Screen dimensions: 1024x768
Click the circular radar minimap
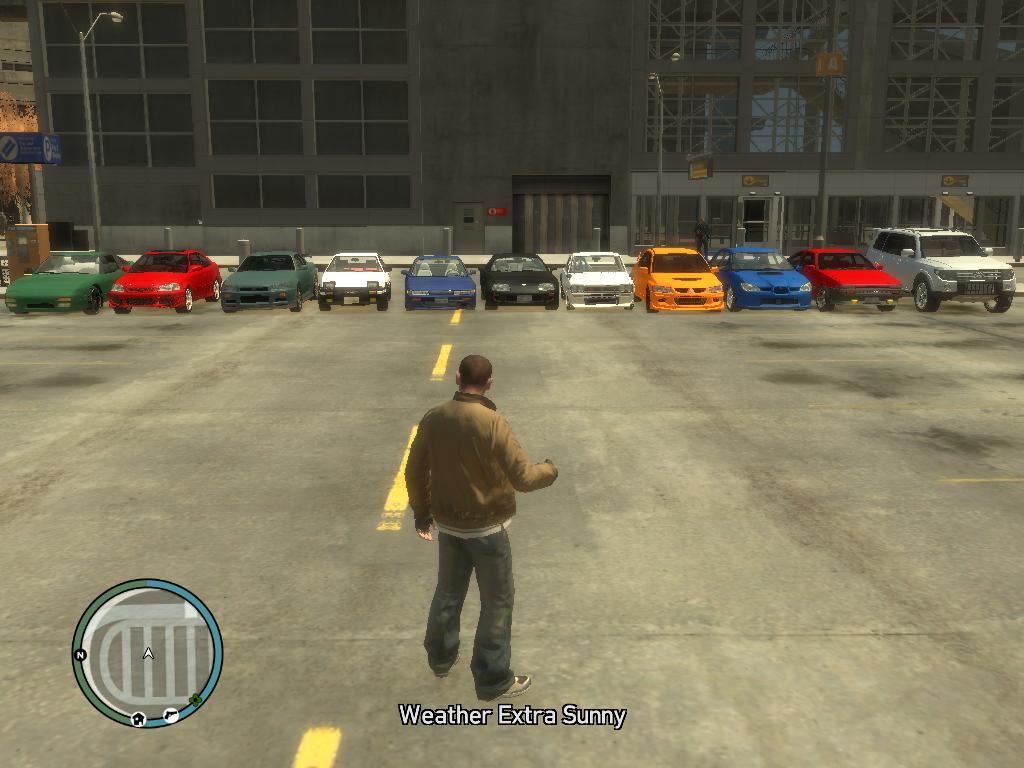pyautogui.click(x=147, y=653)
